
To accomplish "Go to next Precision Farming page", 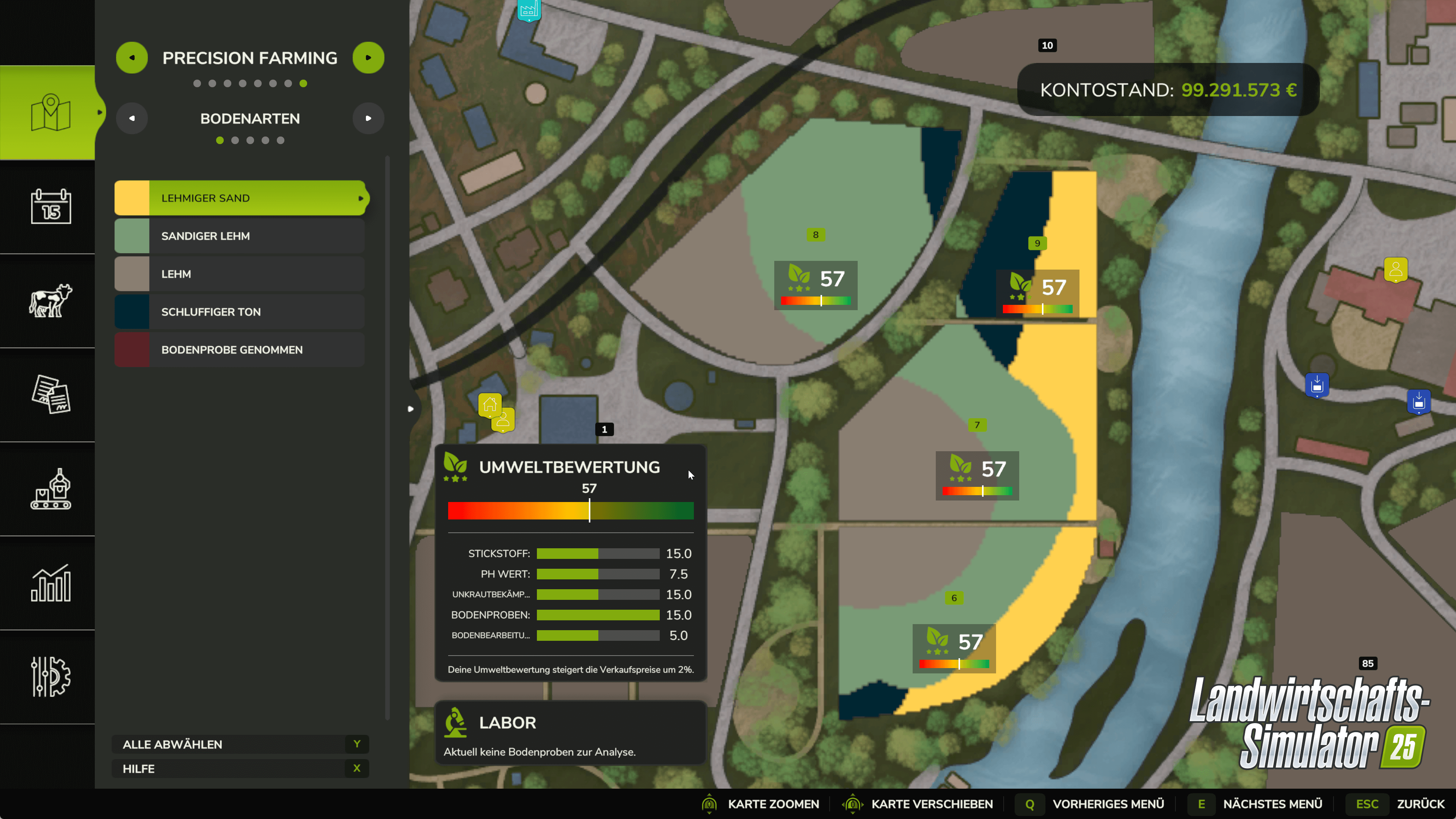I will point(368,58).
